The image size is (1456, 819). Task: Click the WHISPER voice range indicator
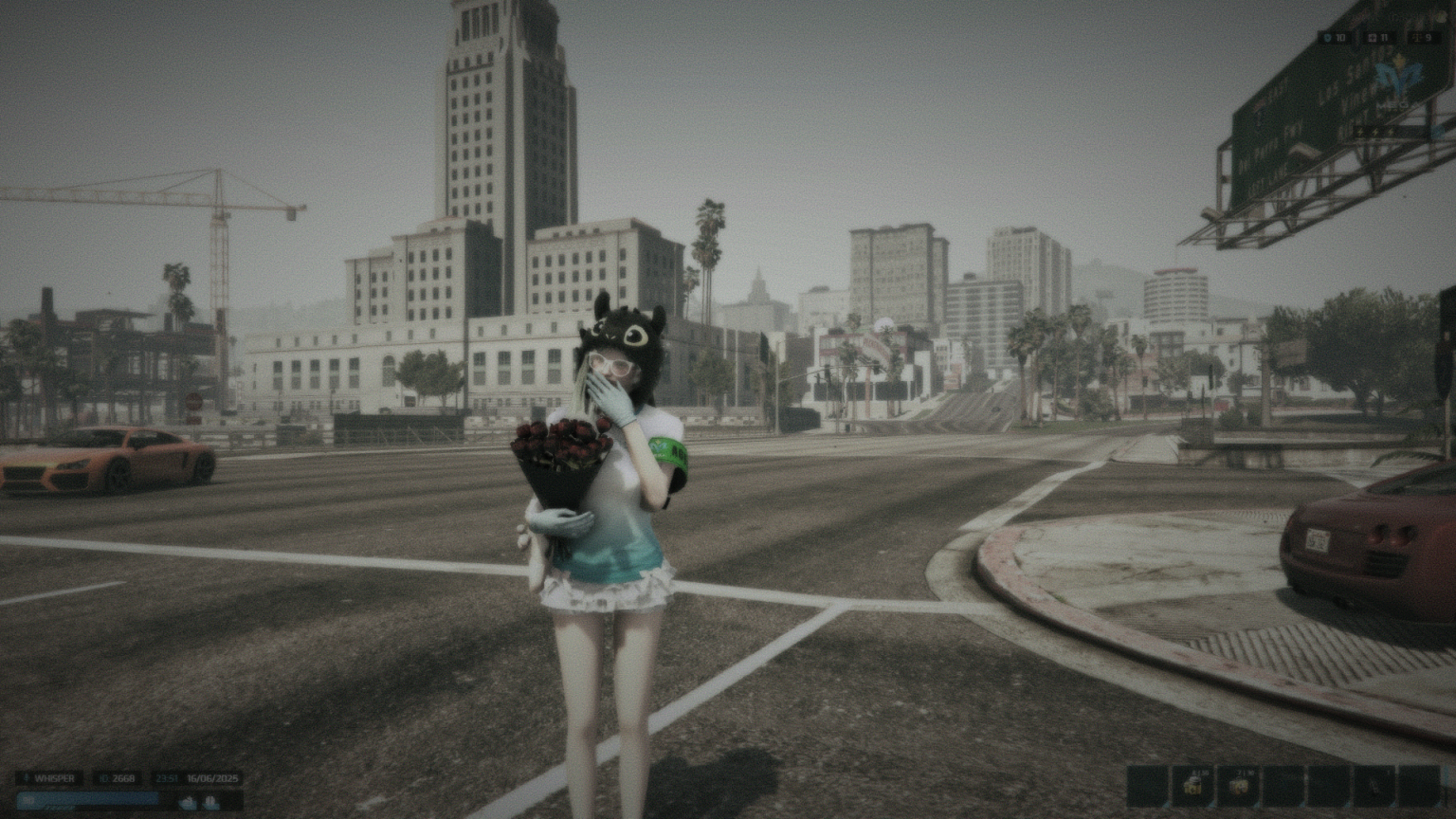(x=49, y=778)
